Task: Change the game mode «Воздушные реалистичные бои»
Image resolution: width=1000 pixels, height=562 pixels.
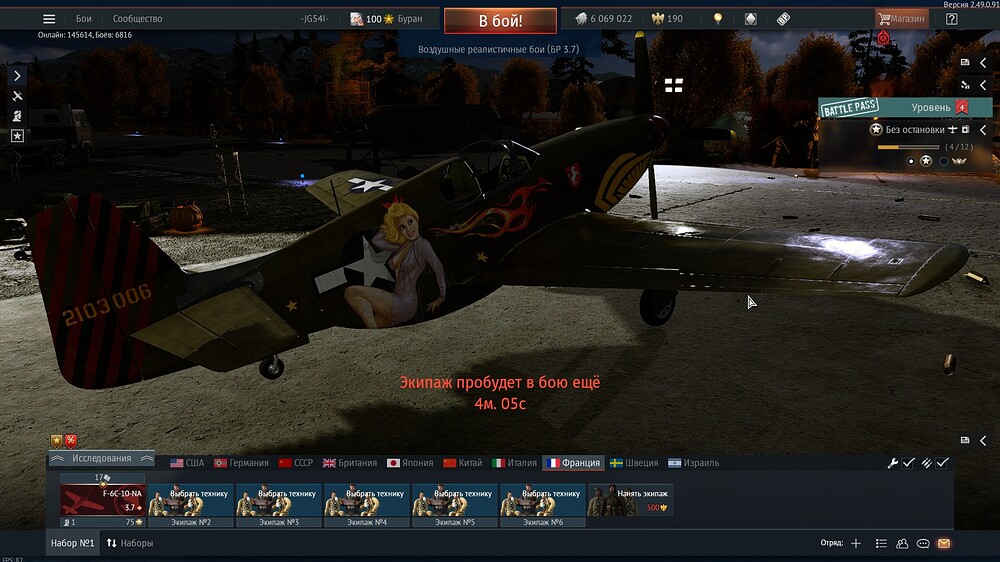Action: [x=500, y=48]
